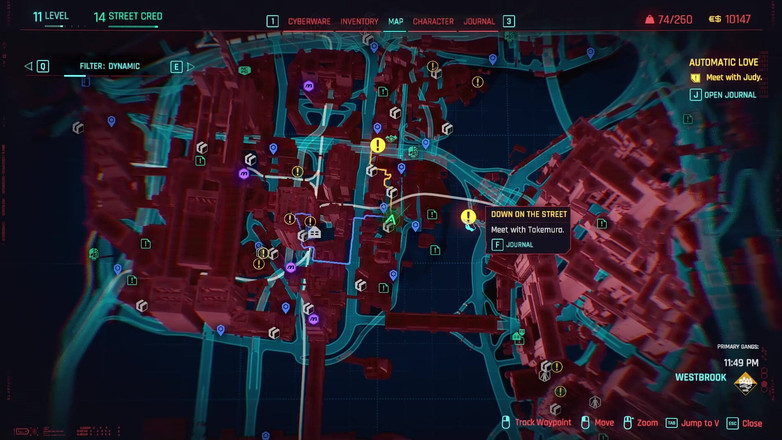
Task: Select the Track Waypoint option
Action: pyautogui.click(x=536, y=423)
